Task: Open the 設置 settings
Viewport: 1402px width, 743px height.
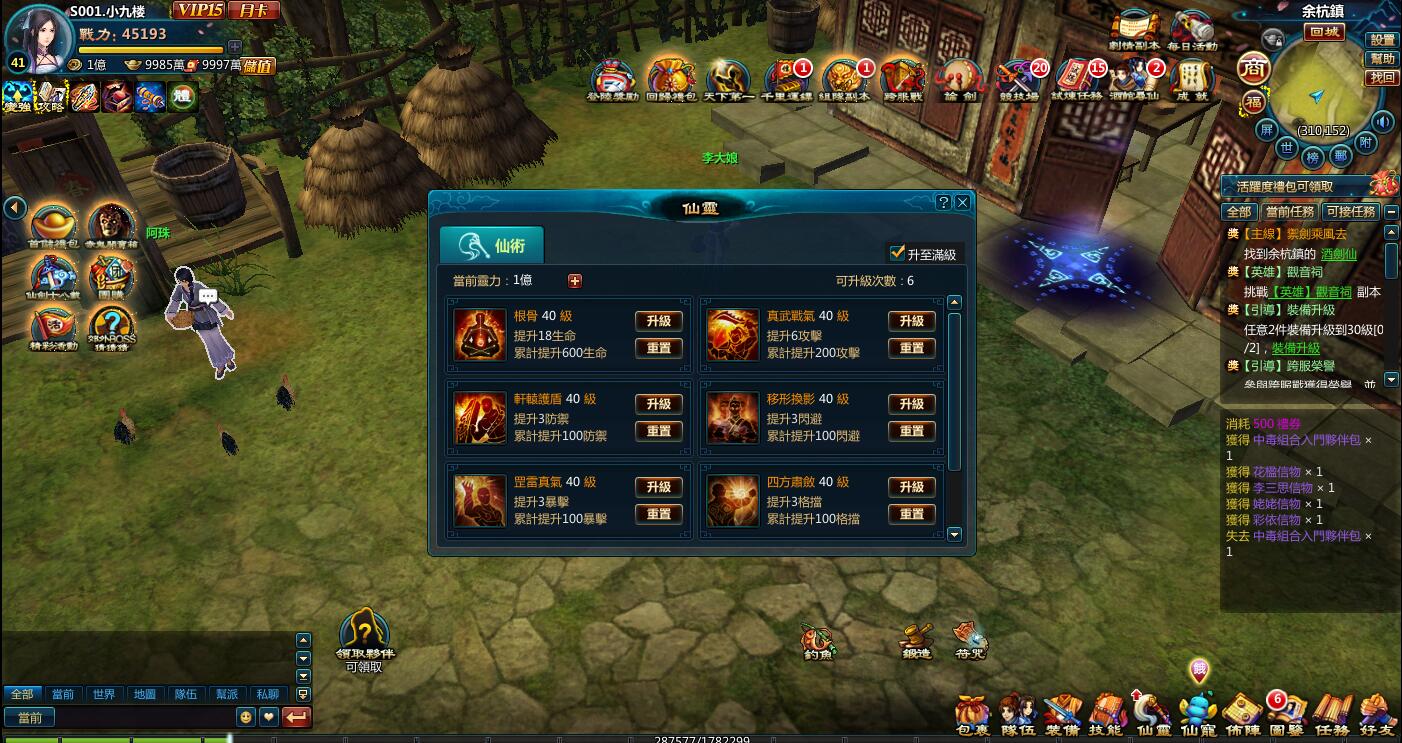Action: point(1382,40)
